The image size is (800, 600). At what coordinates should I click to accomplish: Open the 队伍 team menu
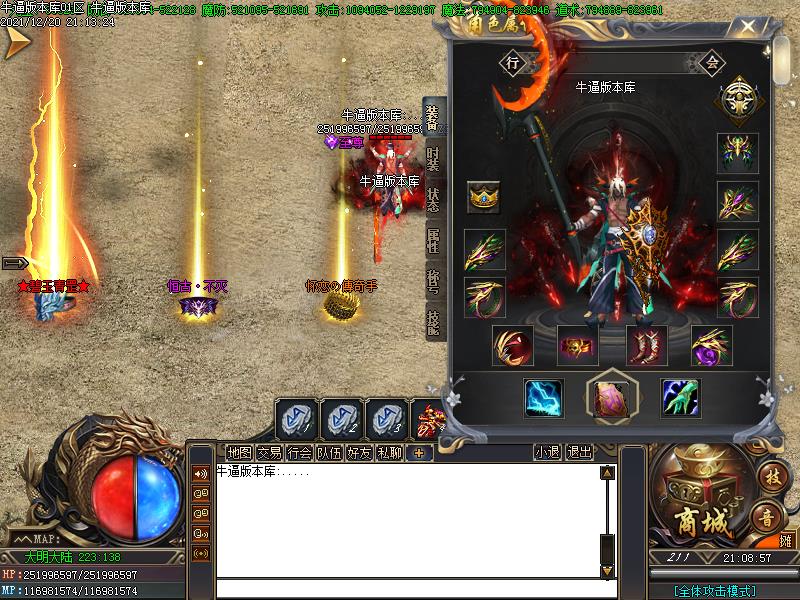tap(329, 453)
